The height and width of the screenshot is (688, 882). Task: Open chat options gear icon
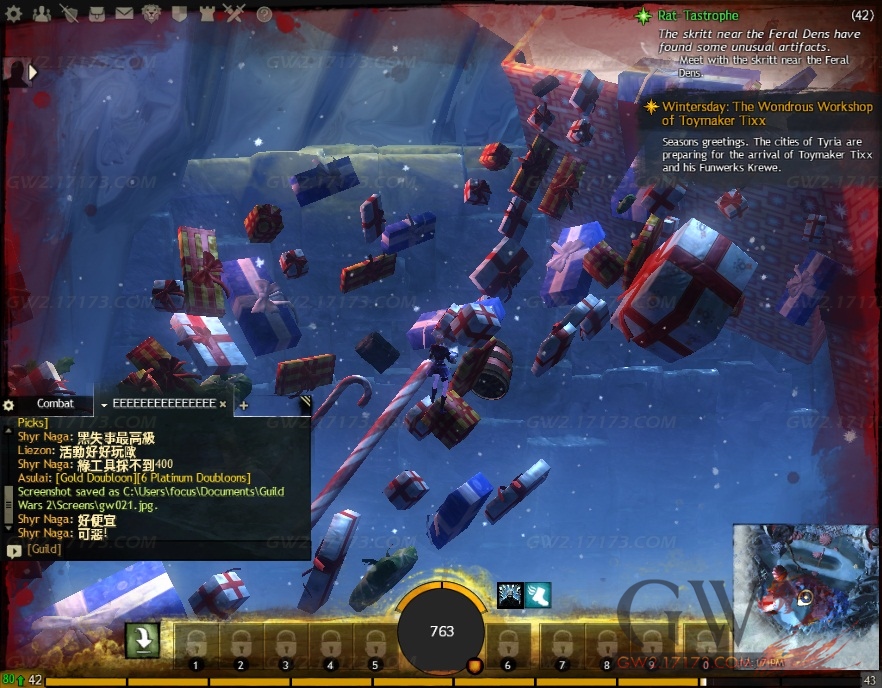tap(9, 405)
